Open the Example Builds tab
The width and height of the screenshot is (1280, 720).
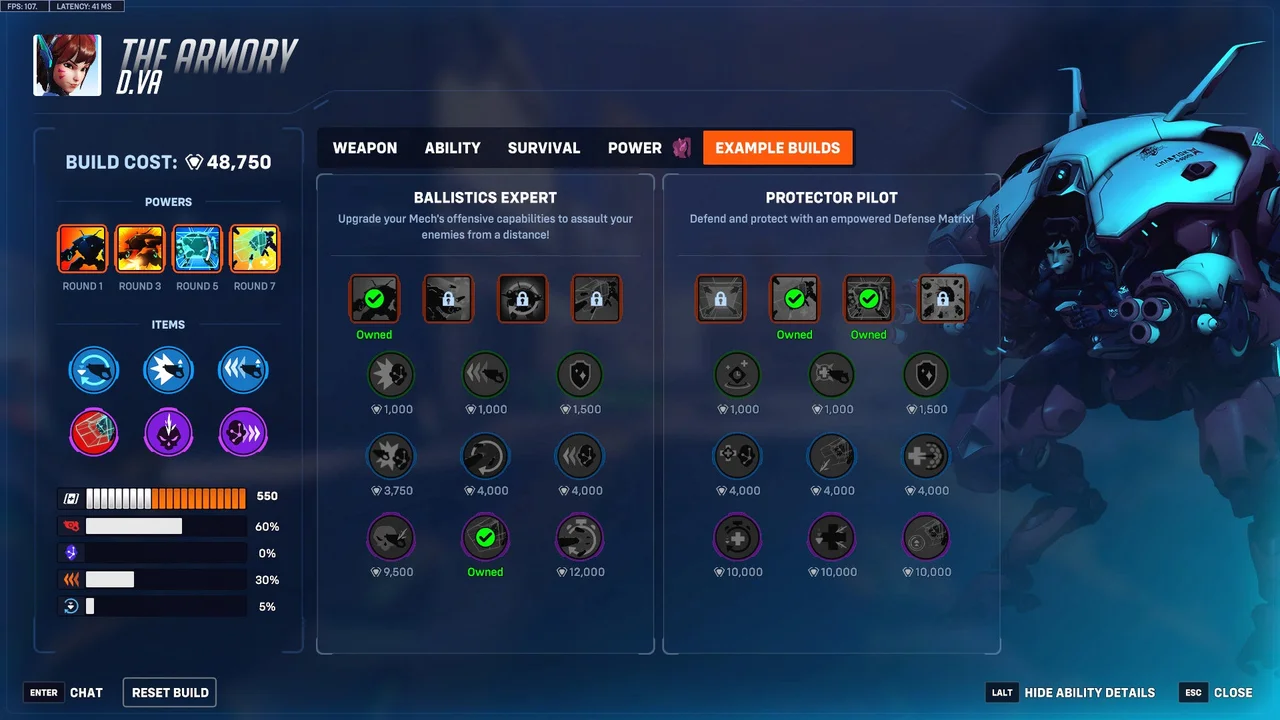(x=777, y=148)
